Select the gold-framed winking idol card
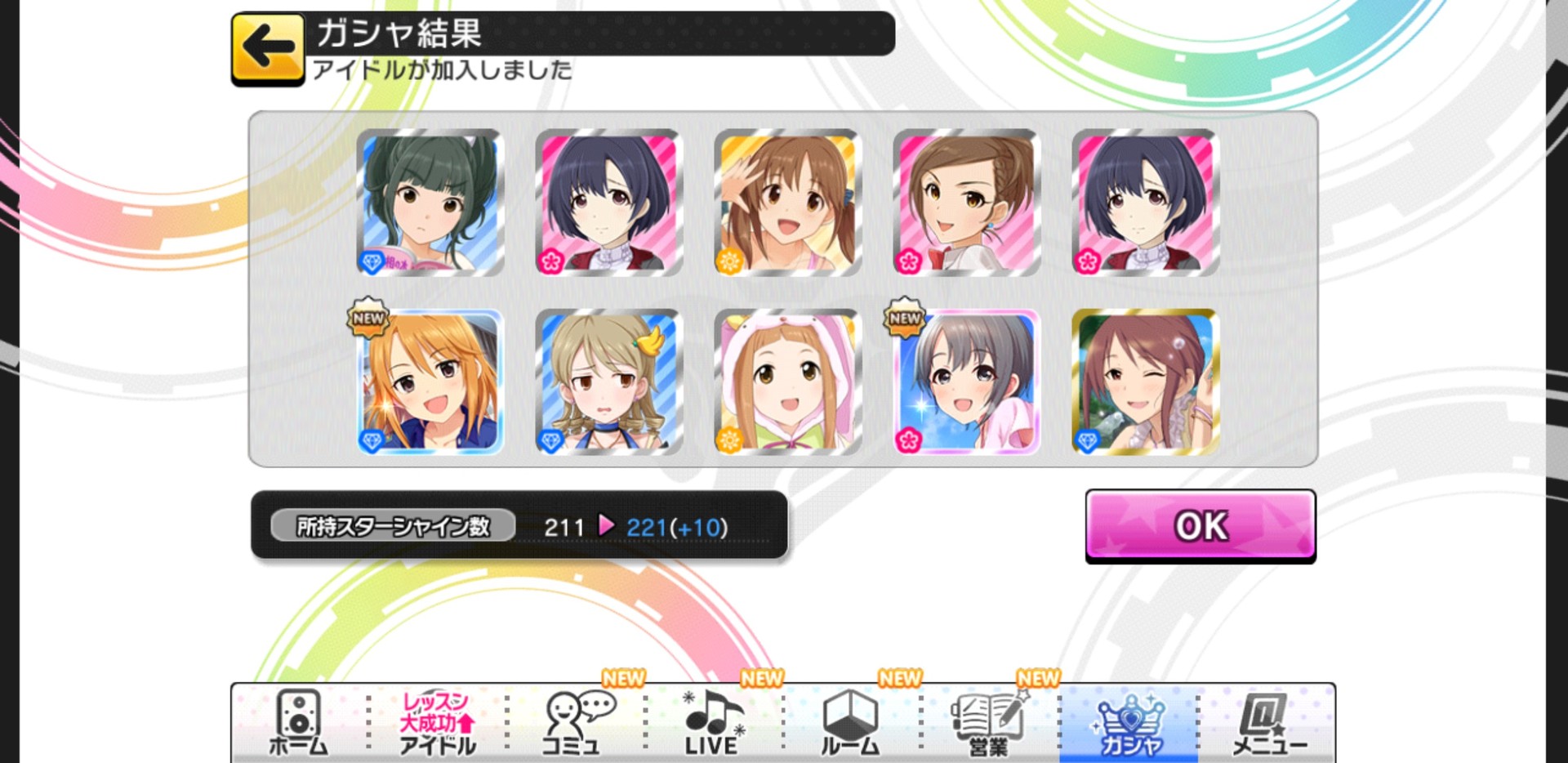Image resolution: width=1568 pixels, height=763 pixels. tap(1145, 381)
